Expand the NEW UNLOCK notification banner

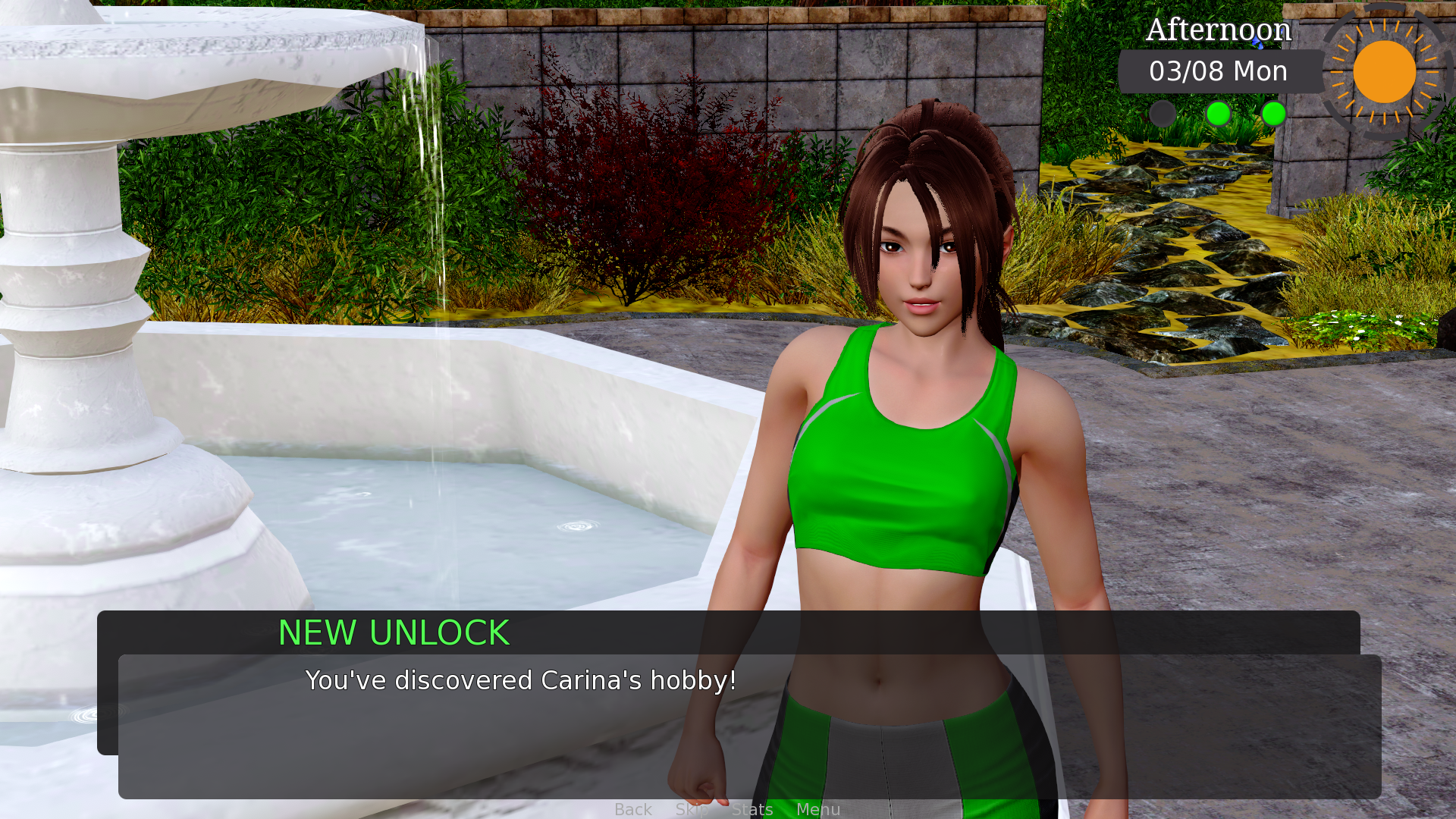point(394,633)
